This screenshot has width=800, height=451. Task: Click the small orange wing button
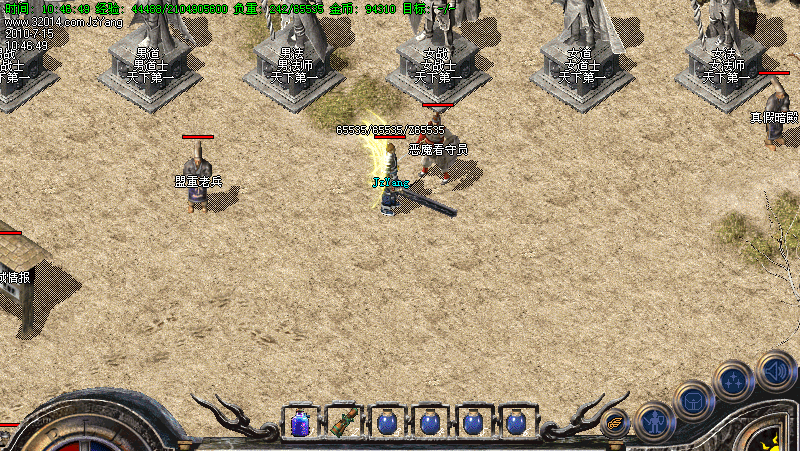tap(614, 421)
